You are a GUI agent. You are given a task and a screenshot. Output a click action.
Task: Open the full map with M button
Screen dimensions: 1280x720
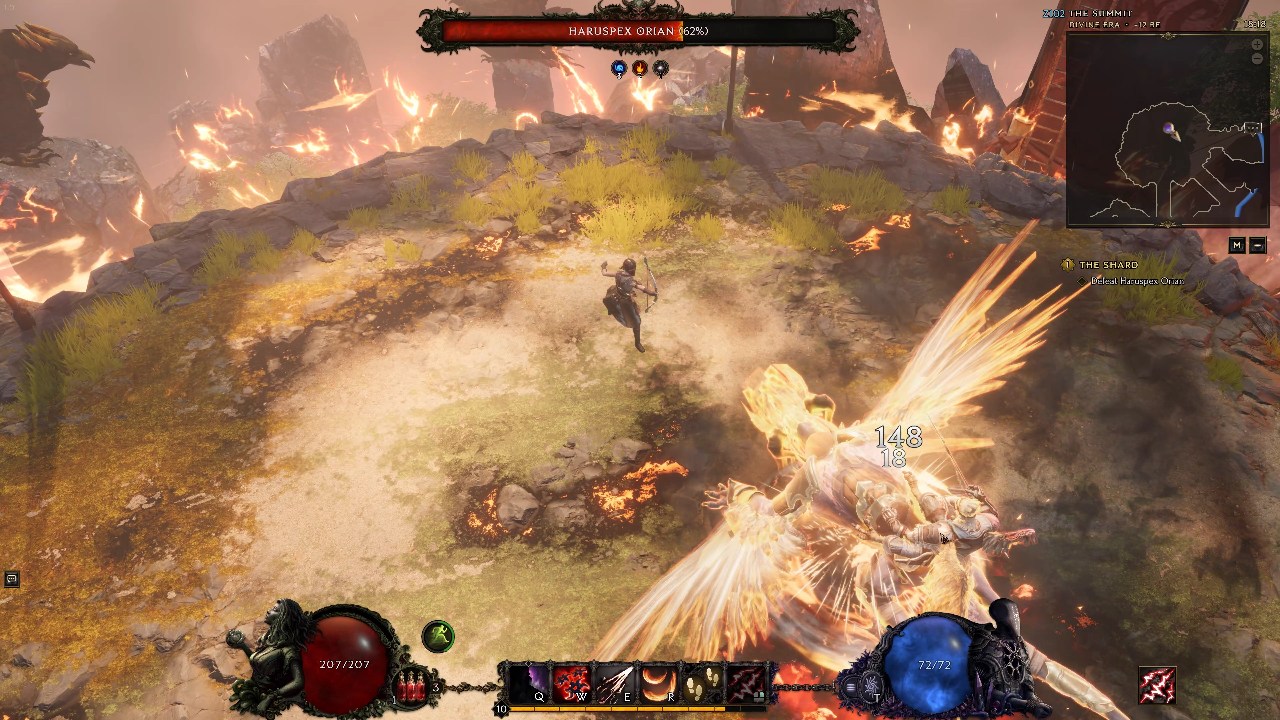pyautogui.click(x=1237, y=245)
